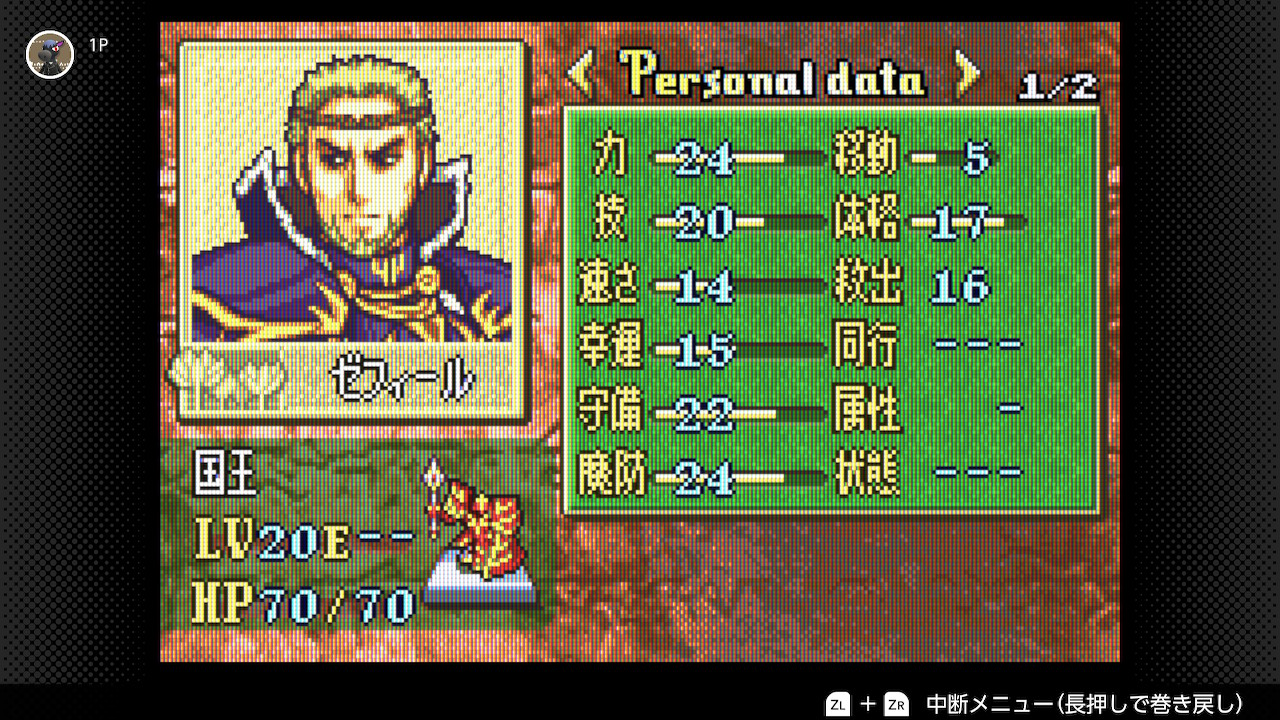Image resolution: width=1280 pixels, height=720 pixels.
Task: Advance to the next page with right arrow
Action: point(966,73)
